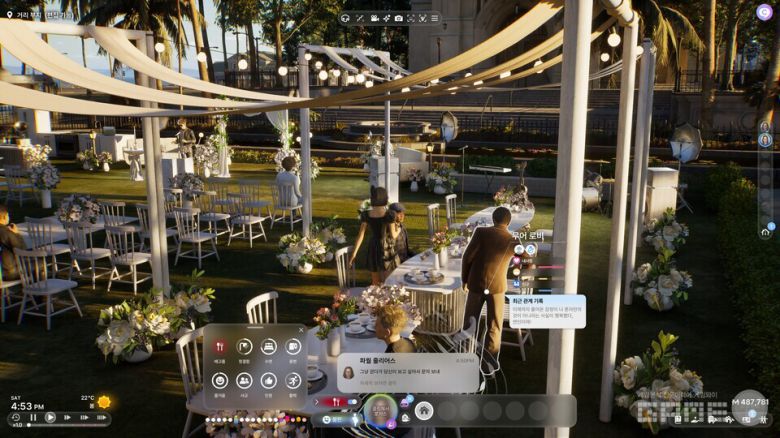780x438 pixels.
Task: Select the thumbs-up recognition need icon
Action: 268,380
